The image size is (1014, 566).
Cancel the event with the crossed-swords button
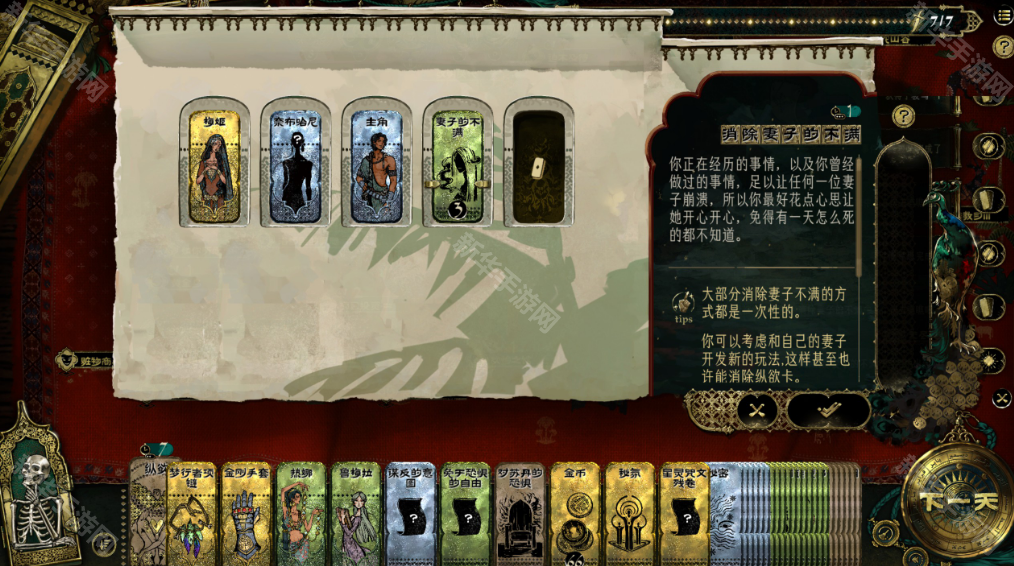click(757, 408)
